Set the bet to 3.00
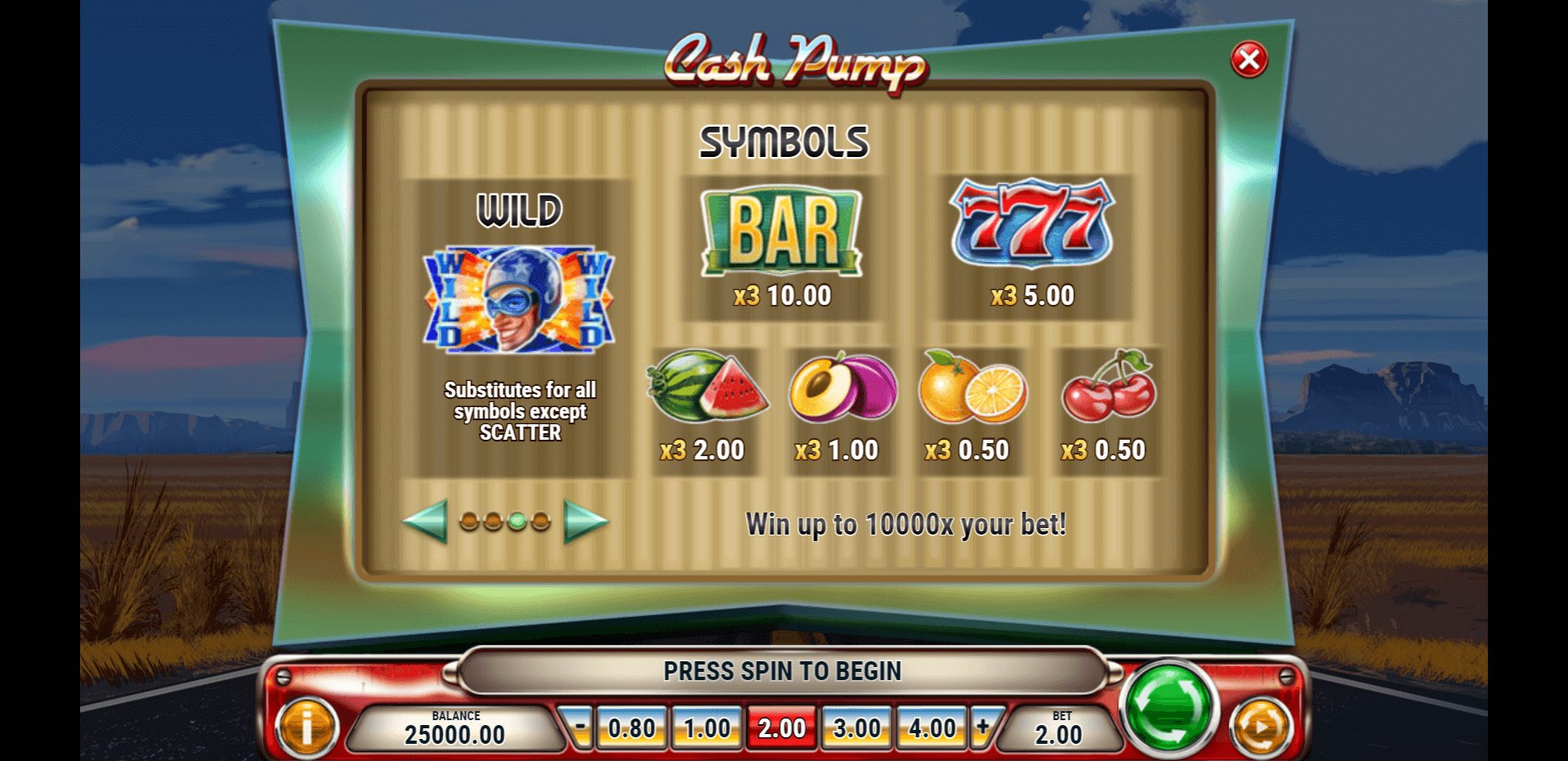Image resolution: width=1568 pixels, height=761 pixels. tap(857, 727)
